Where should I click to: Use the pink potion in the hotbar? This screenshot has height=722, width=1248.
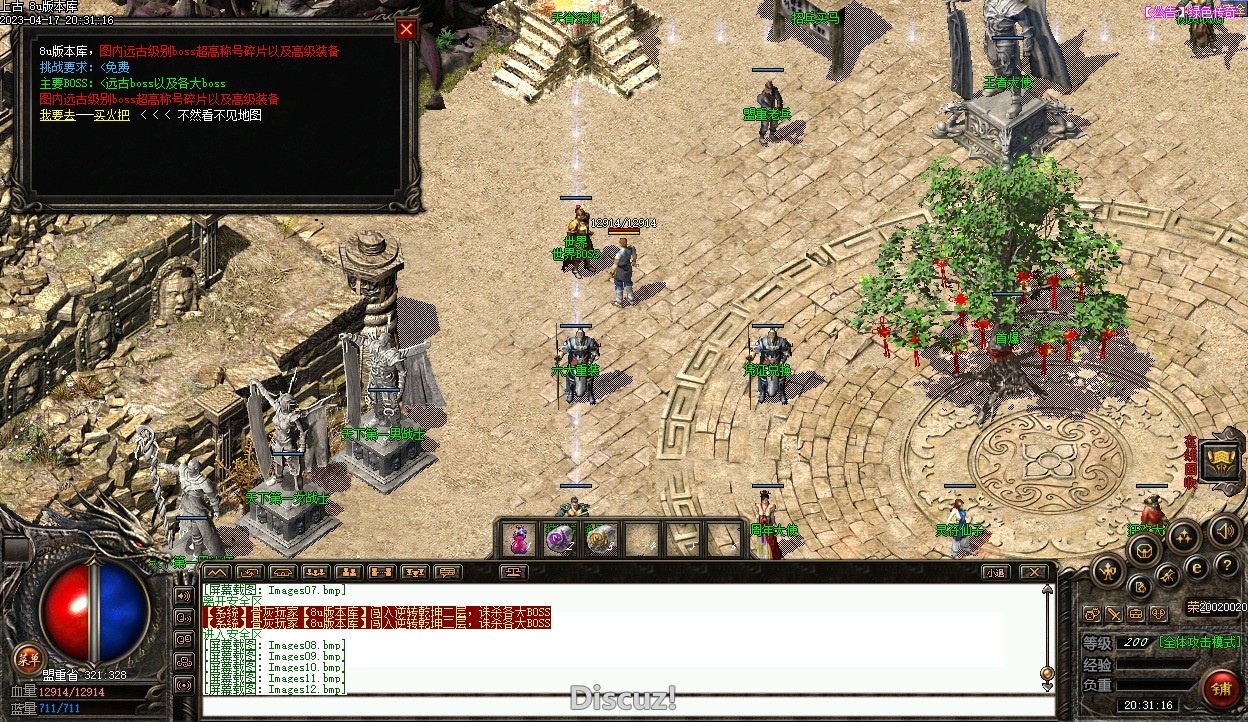[x=519, y=539]
